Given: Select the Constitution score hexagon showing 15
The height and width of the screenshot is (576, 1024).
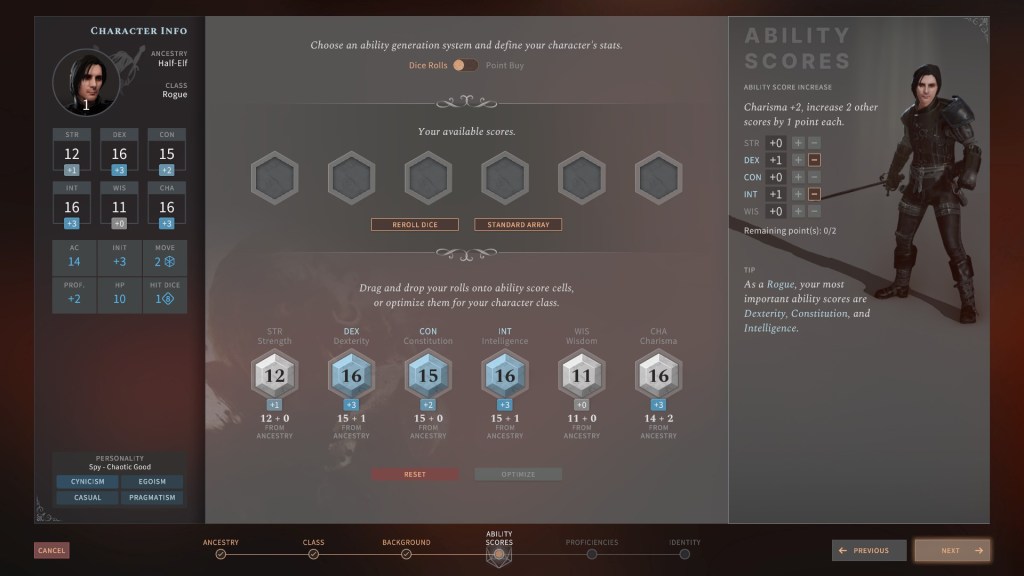Looking at the screenshot, I should (428, 376).
